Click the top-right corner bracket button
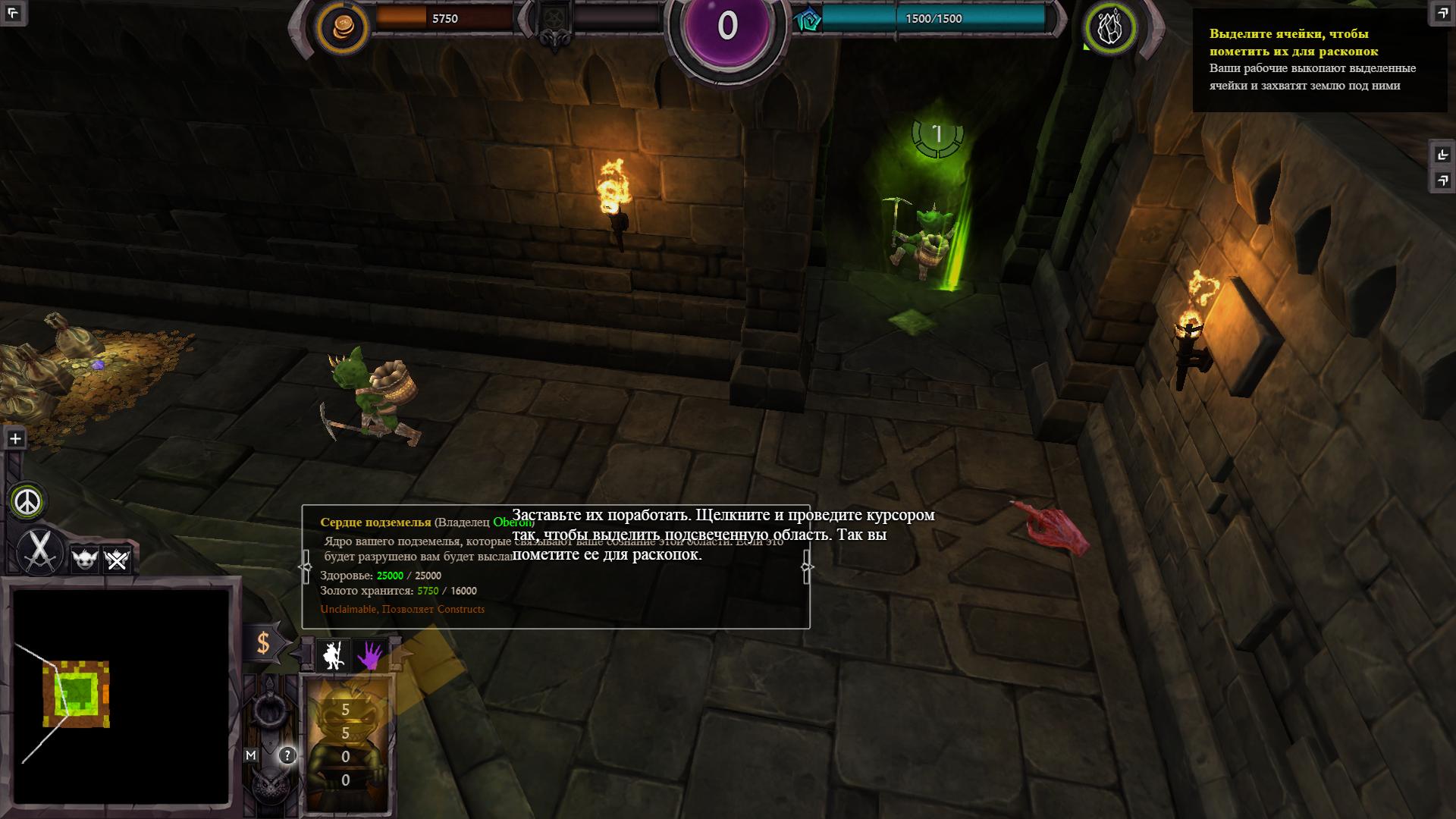 pos(1442,12)
